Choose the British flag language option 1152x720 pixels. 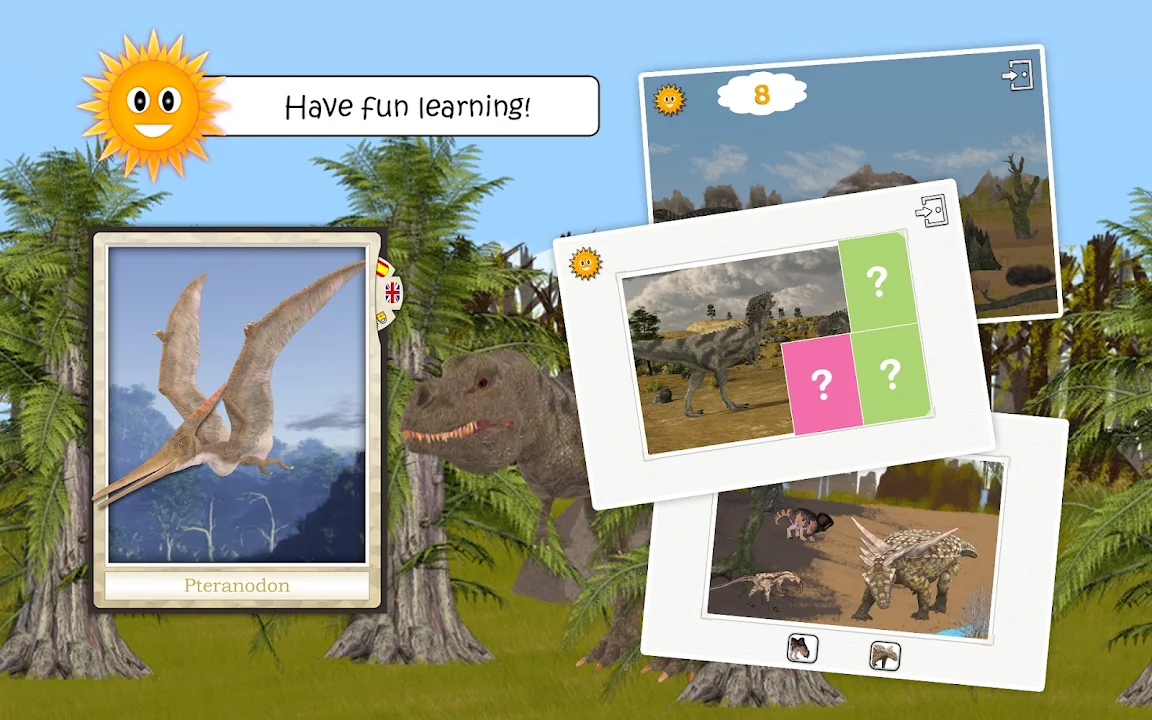[x=392, y=292]
